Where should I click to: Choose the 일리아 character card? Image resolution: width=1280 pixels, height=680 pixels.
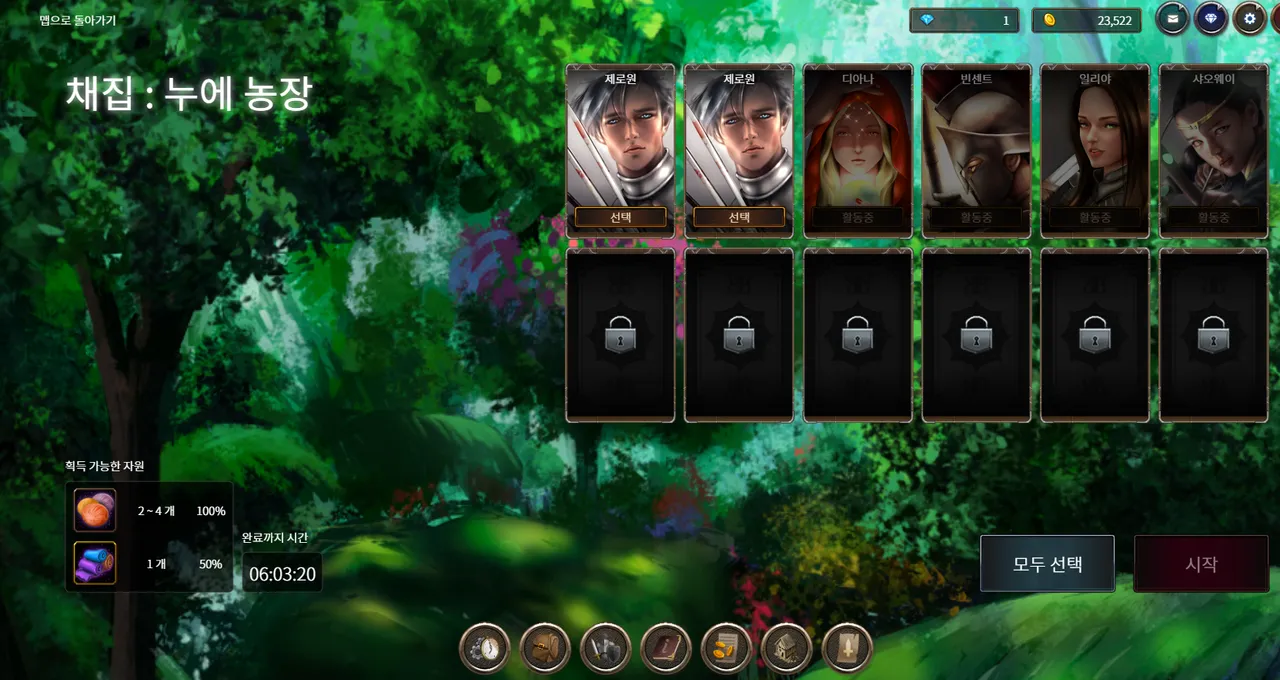click(x=1094, y=150)
